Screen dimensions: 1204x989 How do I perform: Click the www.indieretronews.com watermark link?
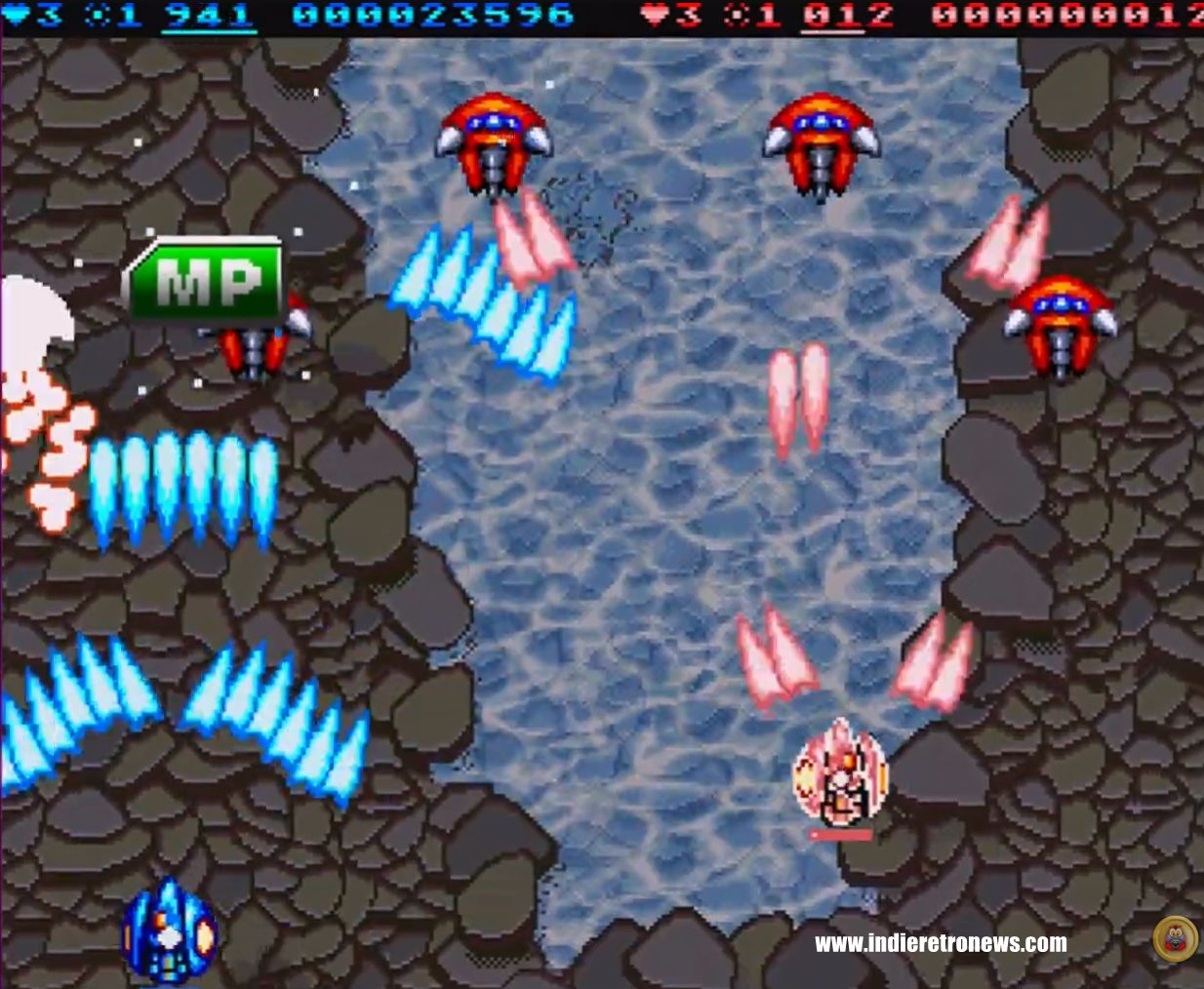[x=941, y=943]
